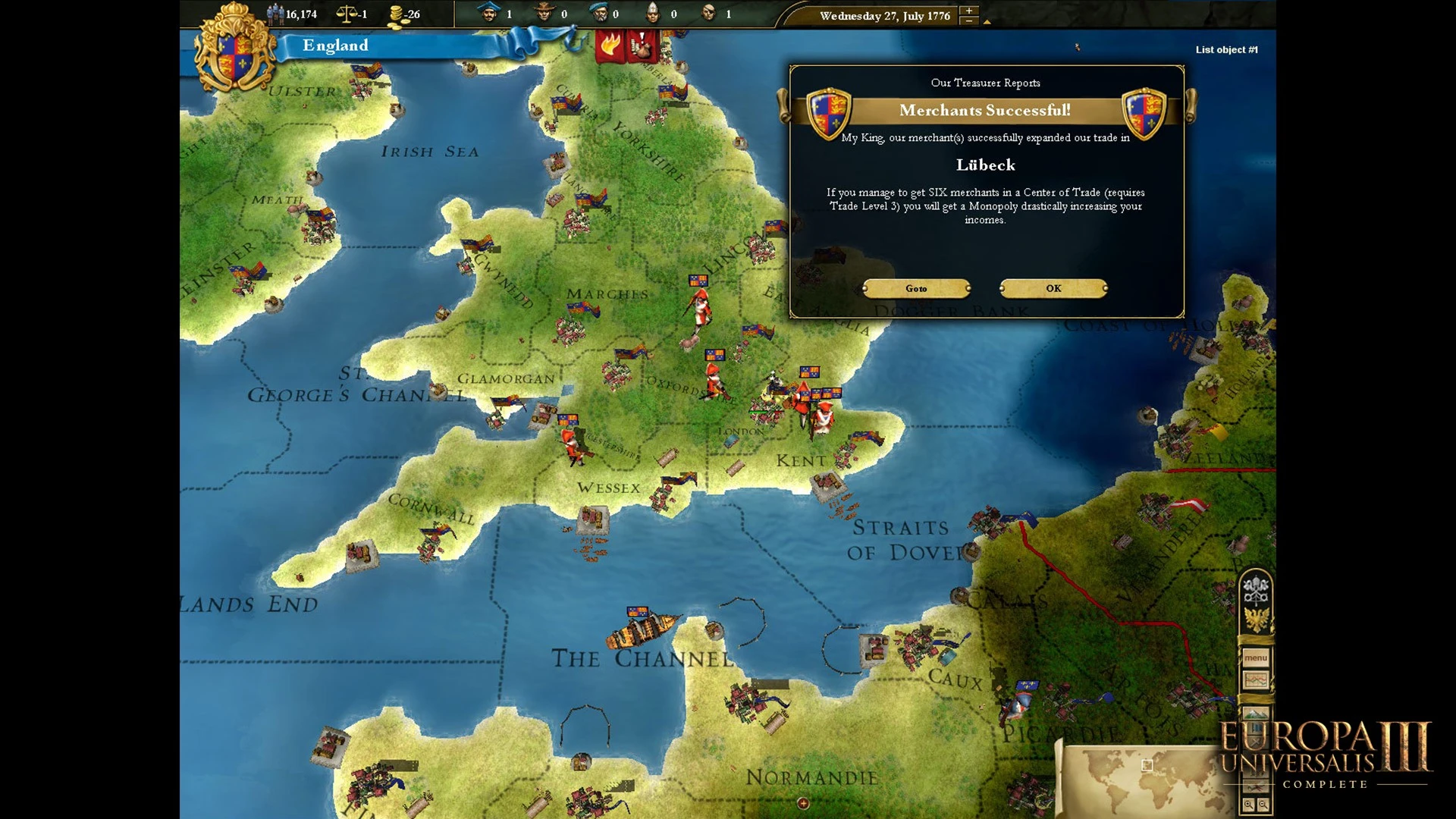Select the merchant advisor icon
The width and height of the screenshot is (1456, 819).
490,13
